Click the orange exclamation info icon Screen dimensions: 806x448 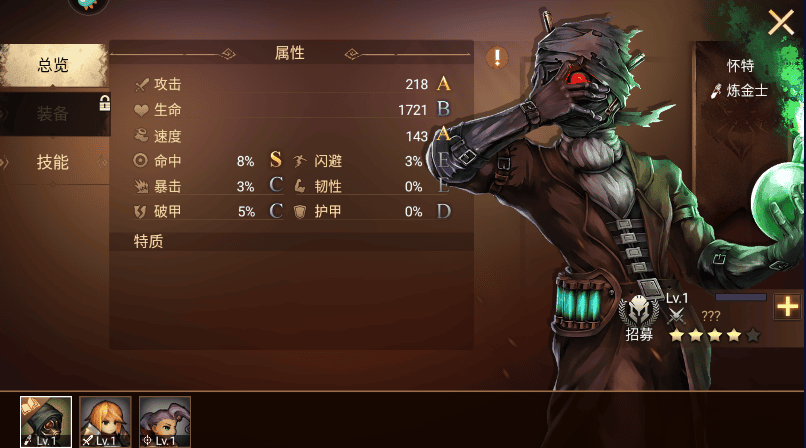497,57
